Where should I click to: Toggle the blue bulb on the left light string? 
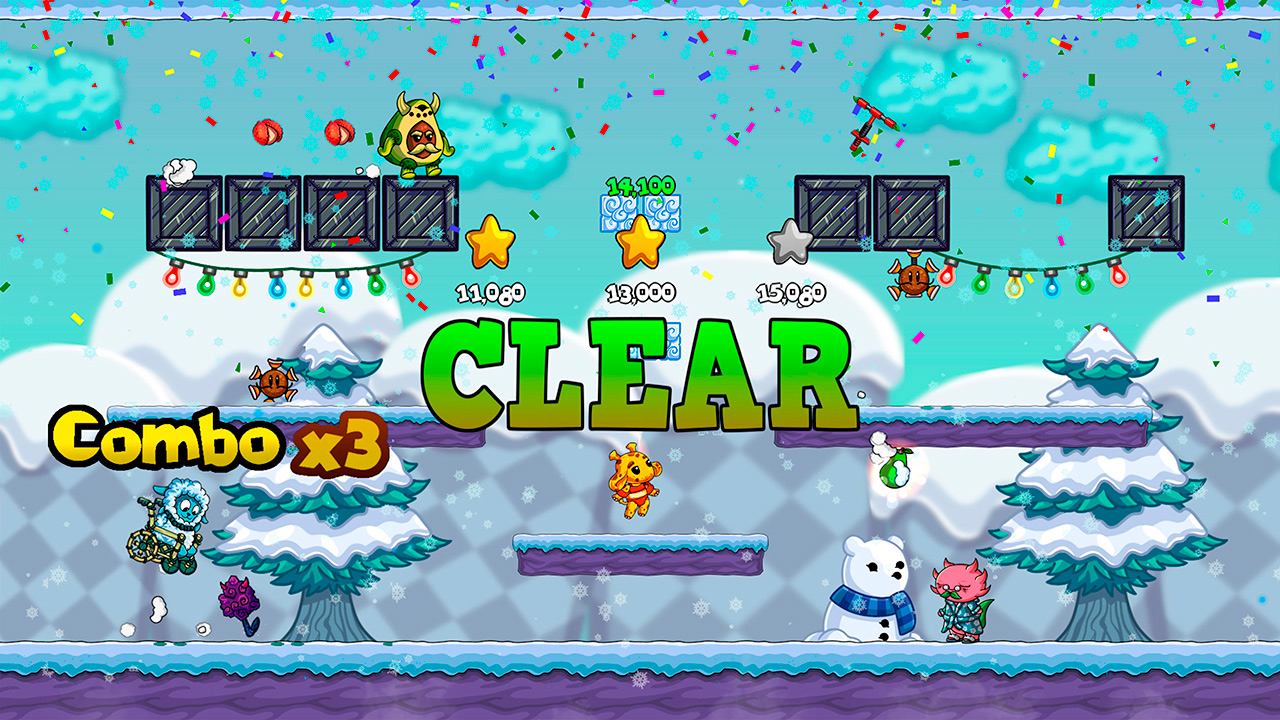point(278,287)
